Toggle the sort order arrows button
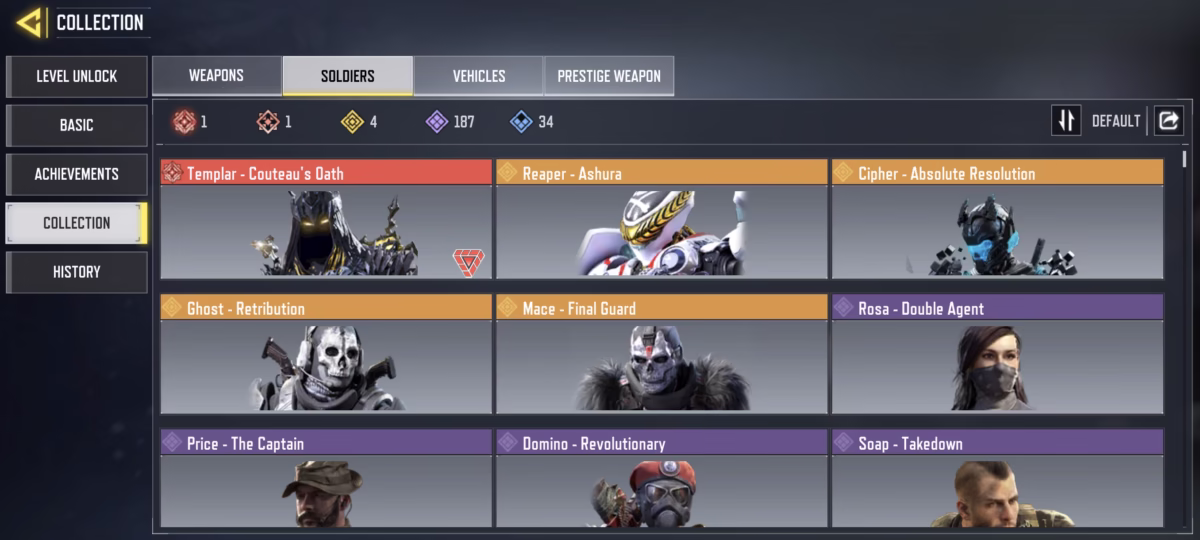Screen dimensions: 1200x540 click(1066, 121)
